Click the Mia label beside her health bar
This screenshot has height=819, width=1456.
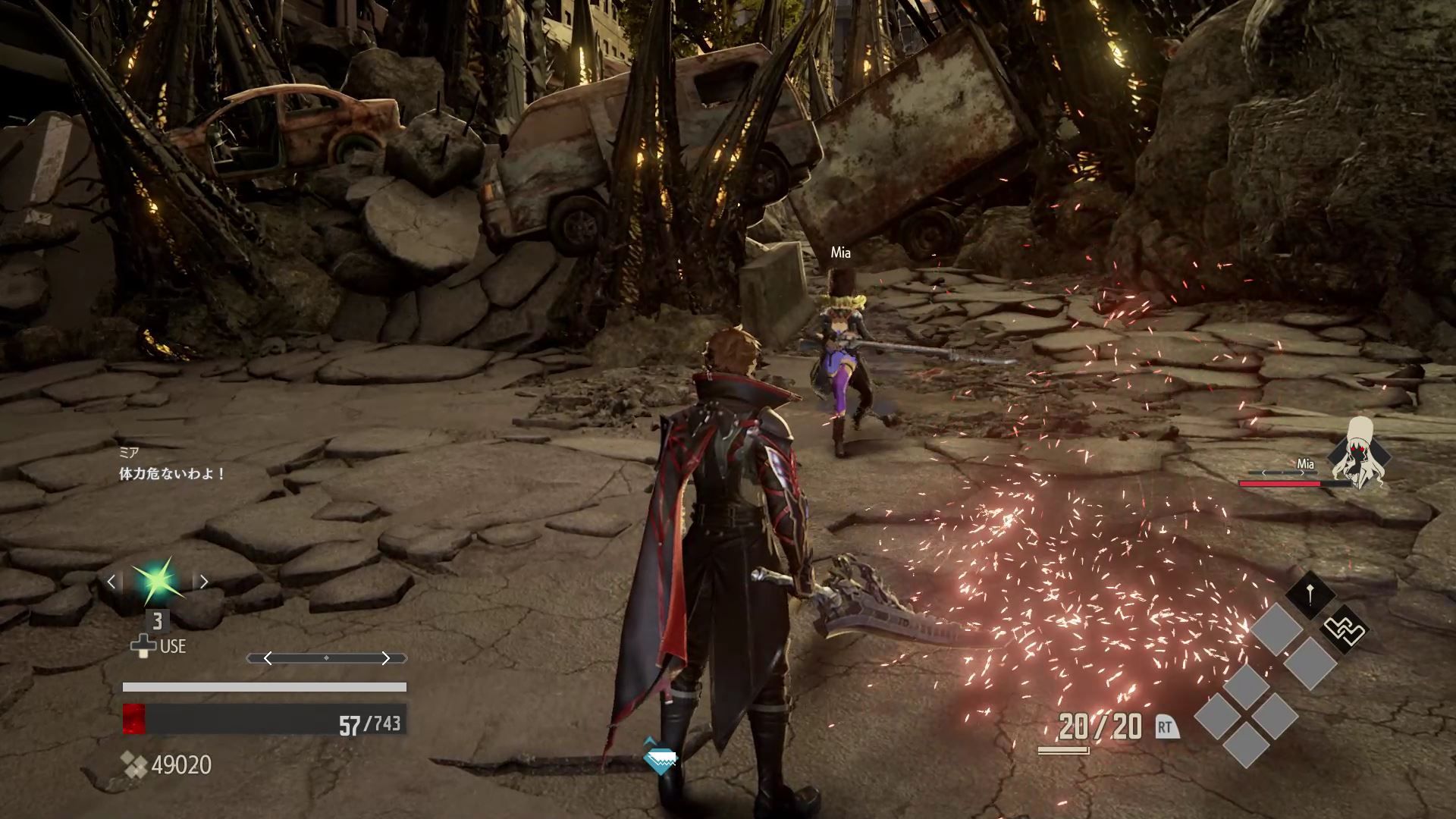pos(1307,462)
